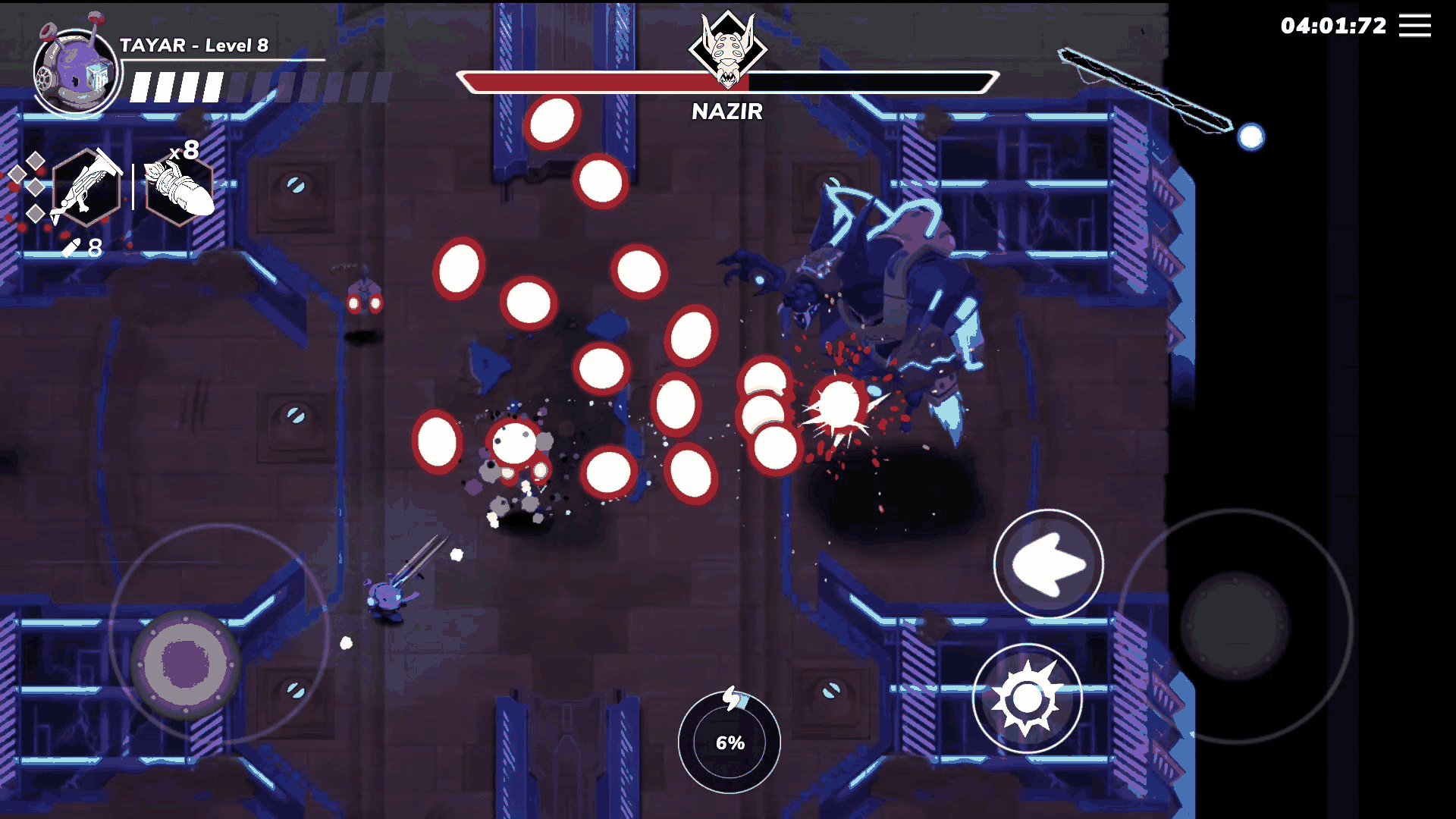Tap the right aiming joystick knob

click(x=1235, y=626)
